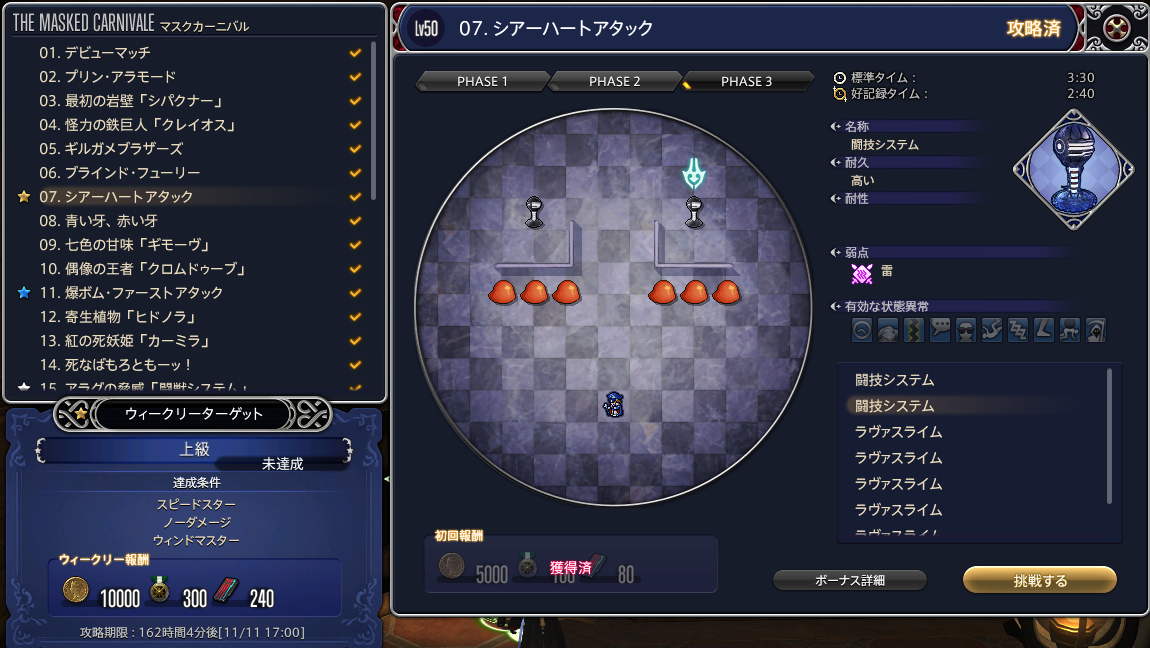The width and height of the screenshot is (1150, 648).
Task: Click the 挑戦する challenge button
Action: [x=1039, y=580]
